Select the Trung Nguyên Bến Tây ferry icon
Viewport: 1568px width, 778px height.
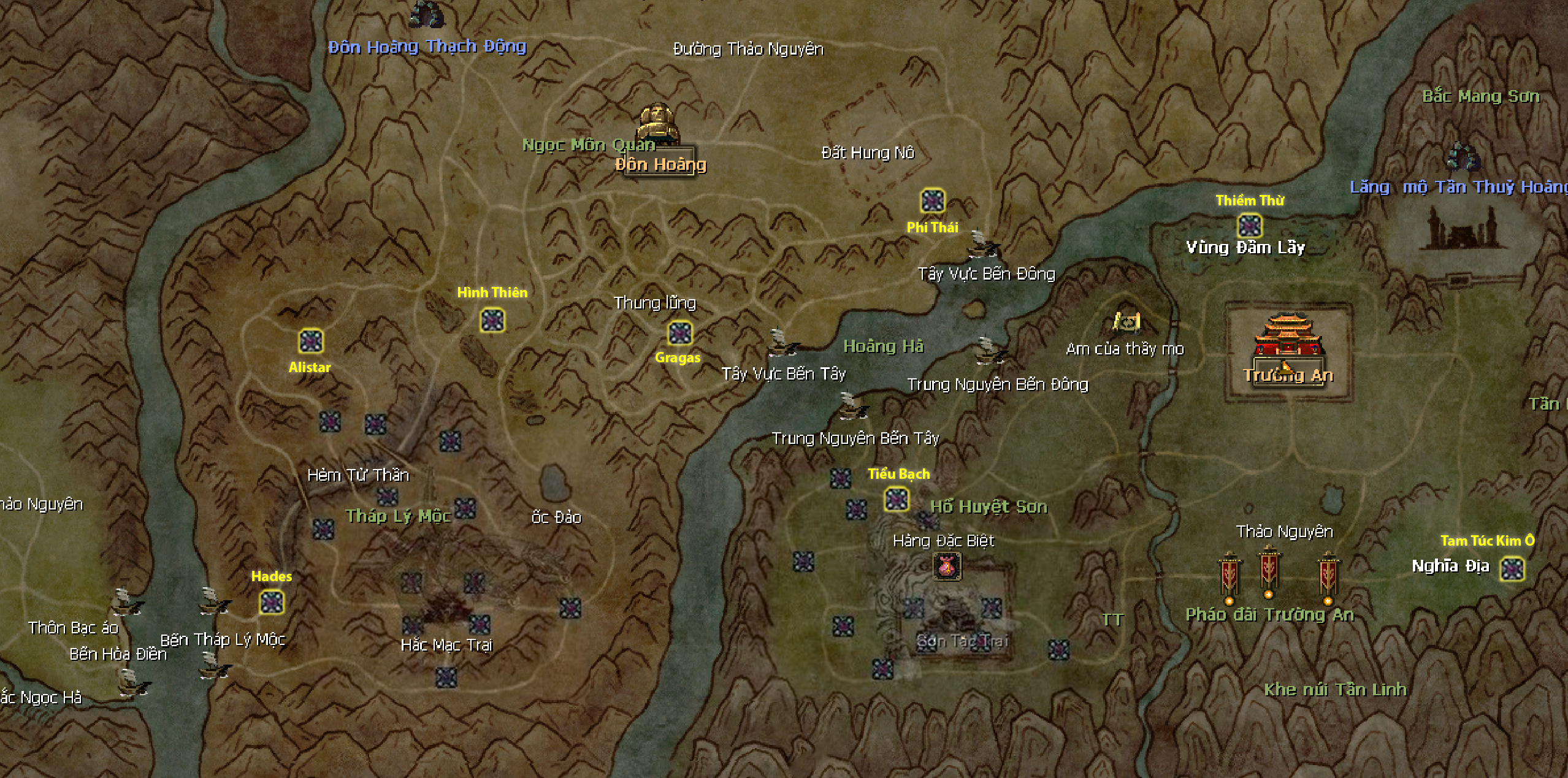(852, 406)
